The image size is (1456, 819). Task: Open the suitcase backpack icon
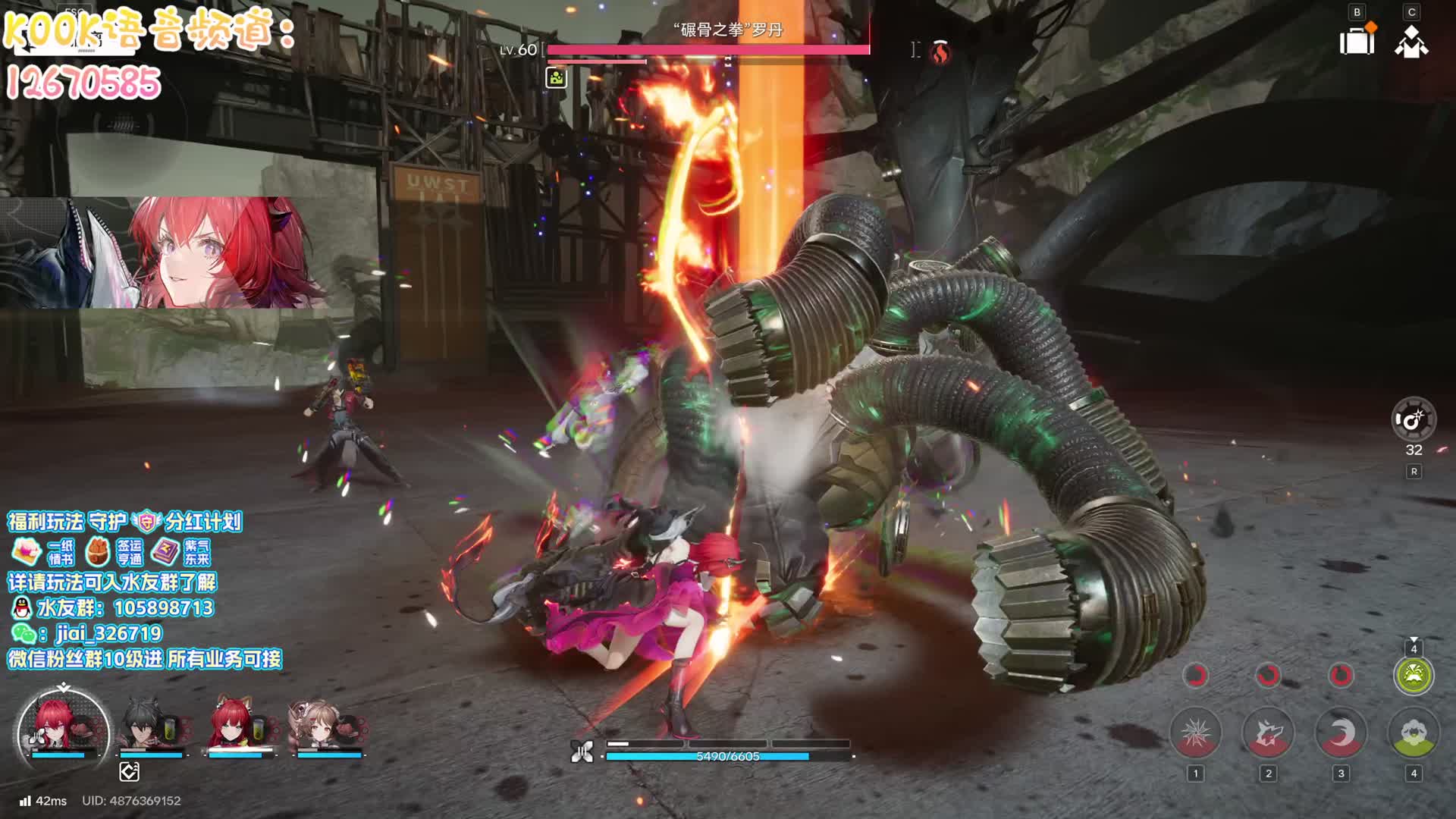pyautogui.click(x=1357, y=41)
